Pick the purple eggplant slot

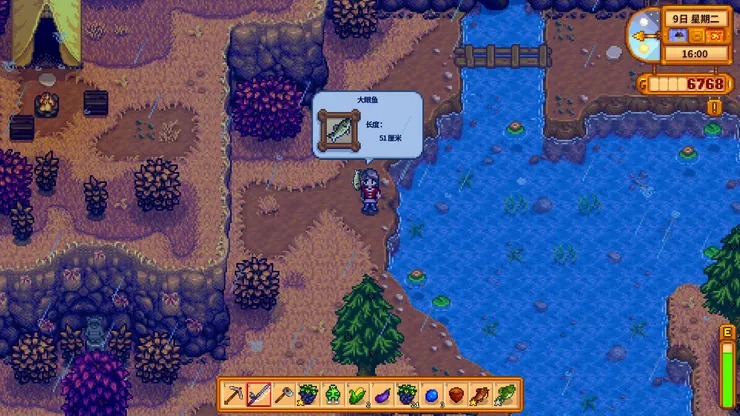click(382, 394)
